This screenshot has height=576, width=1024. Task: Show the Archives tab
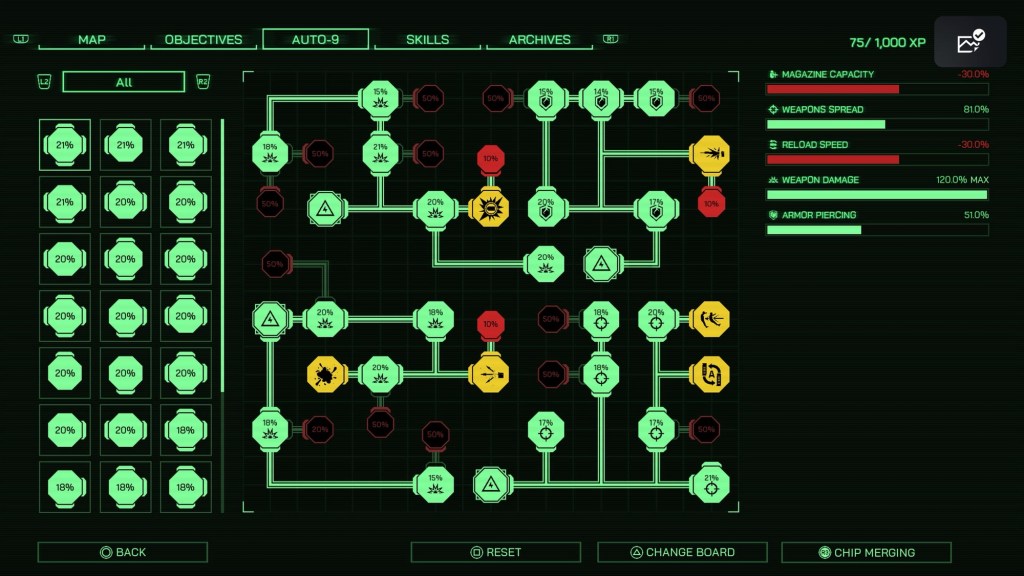[x=540, y=40]
